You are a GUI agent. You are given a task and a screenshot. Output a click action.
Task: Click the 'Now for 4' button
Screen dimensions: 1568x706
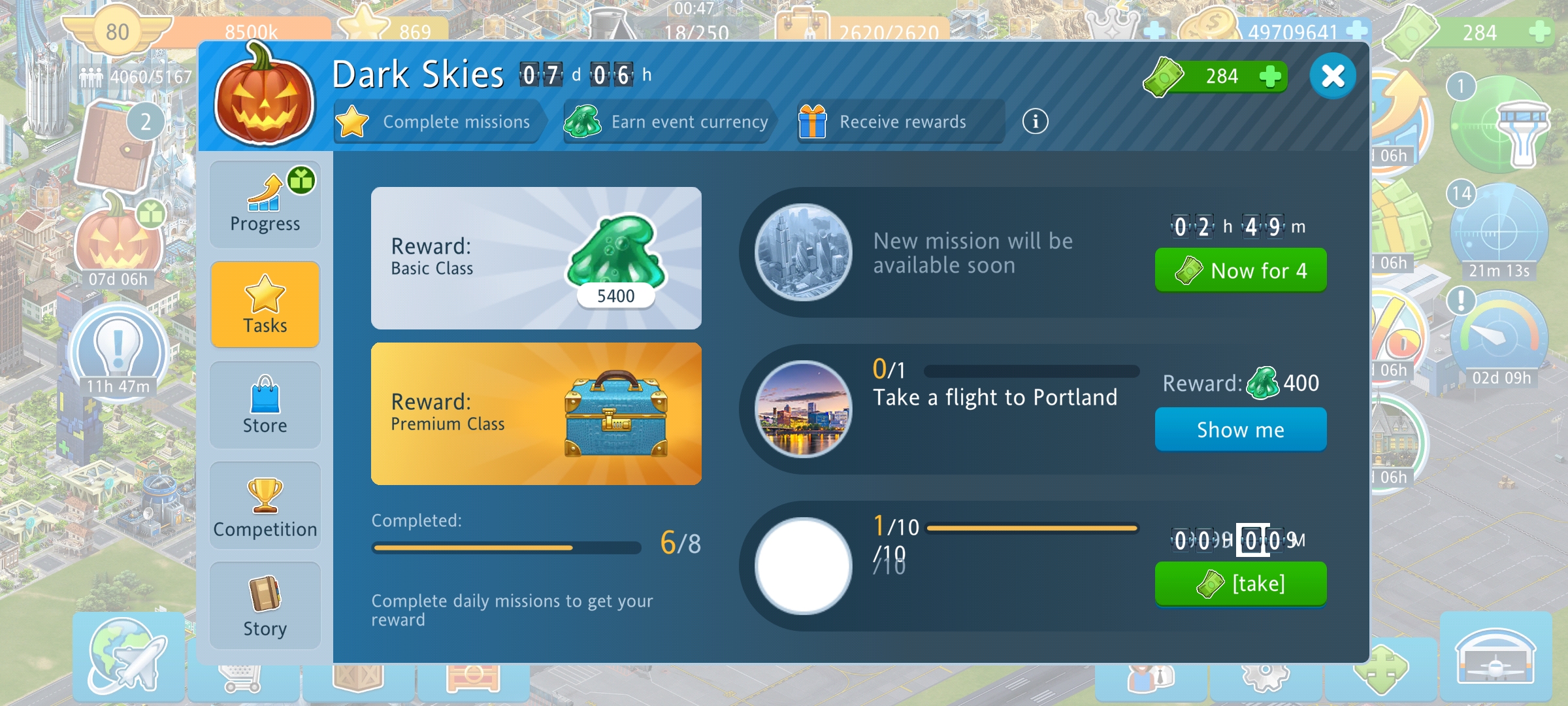pos(1240,270)
